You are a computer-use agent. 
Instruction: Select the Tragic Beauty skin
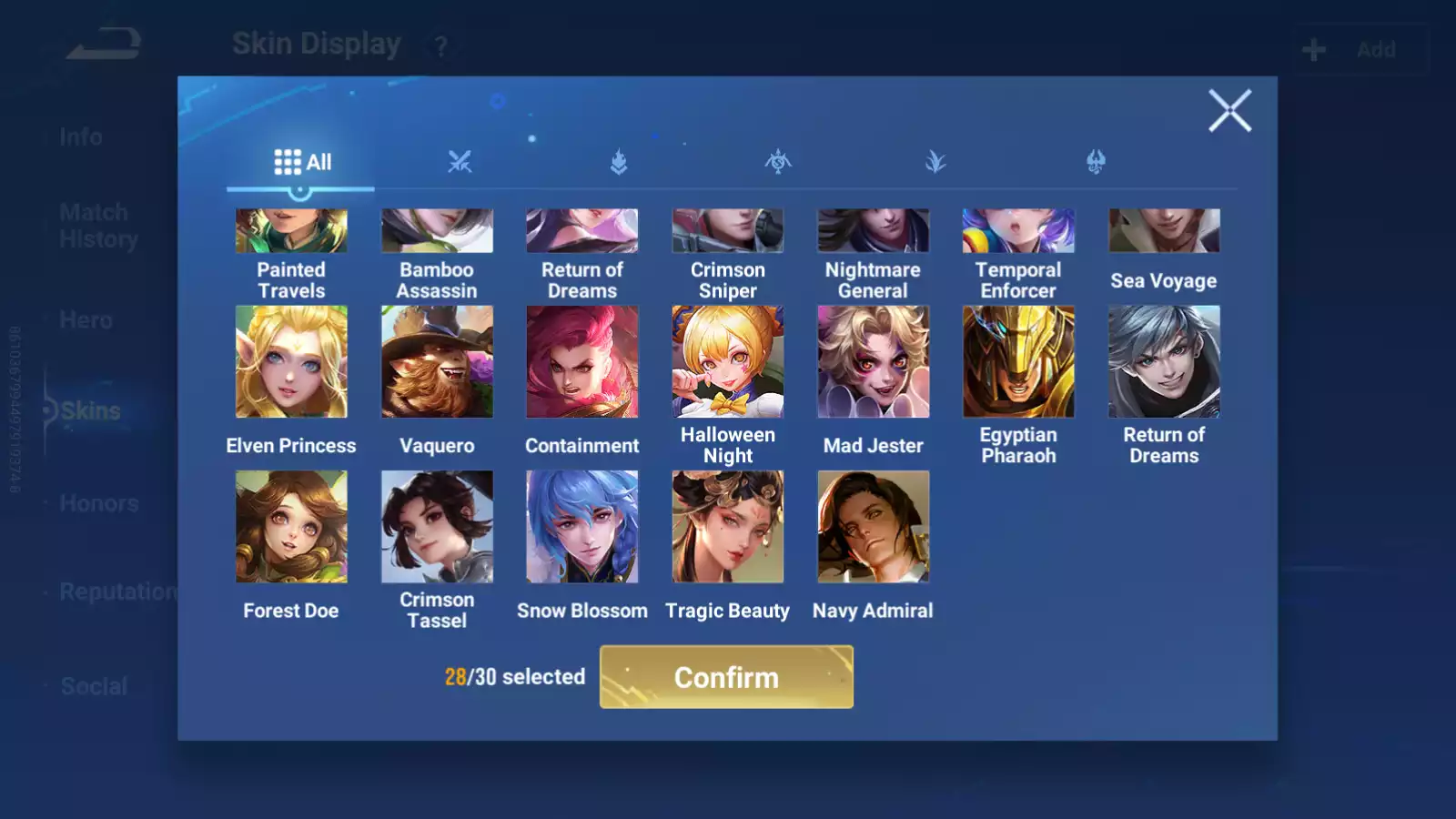click(728, 527)
